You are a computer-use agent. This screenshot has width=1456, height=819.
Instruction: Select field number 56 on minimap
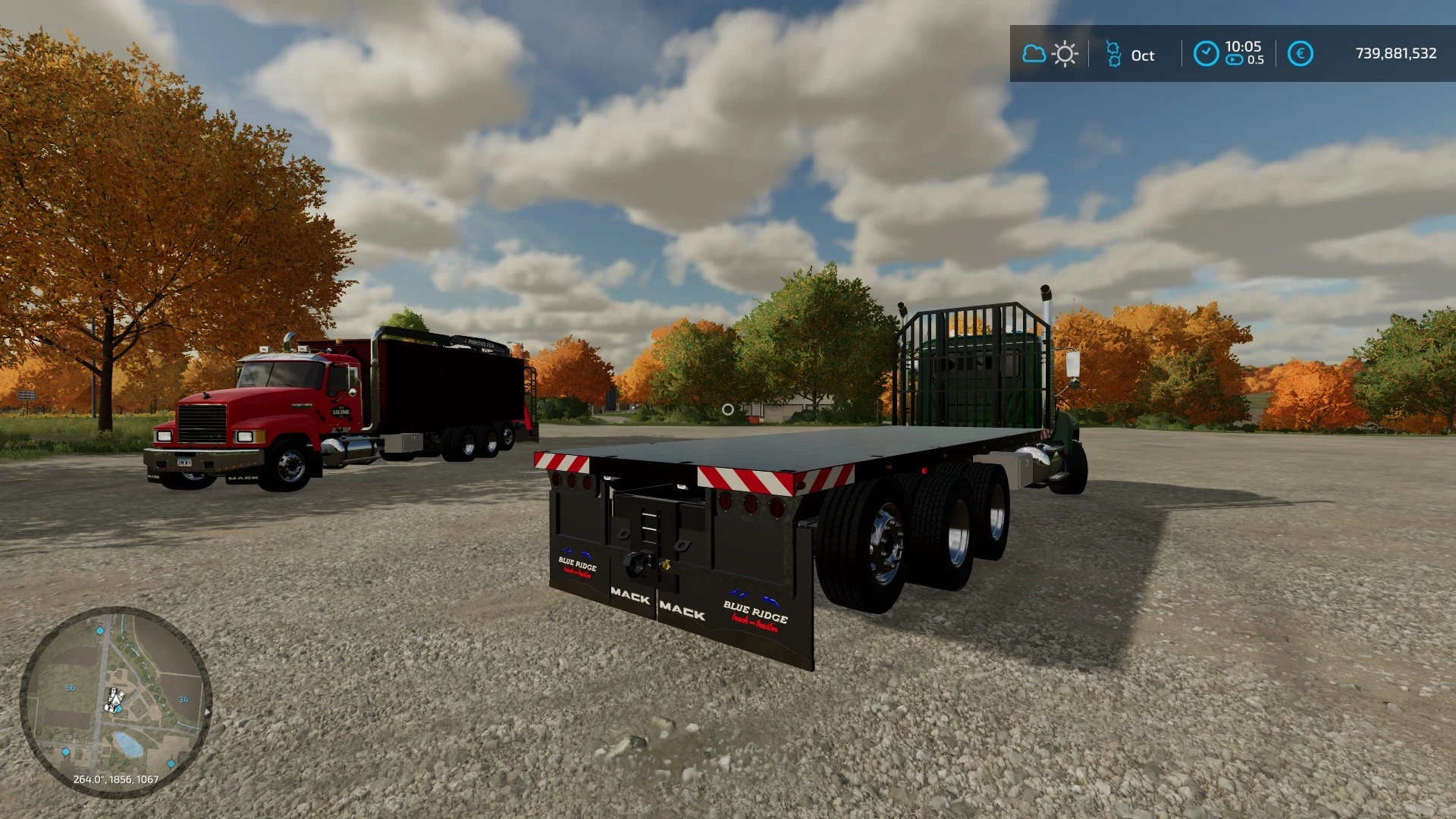pos(71,688)
